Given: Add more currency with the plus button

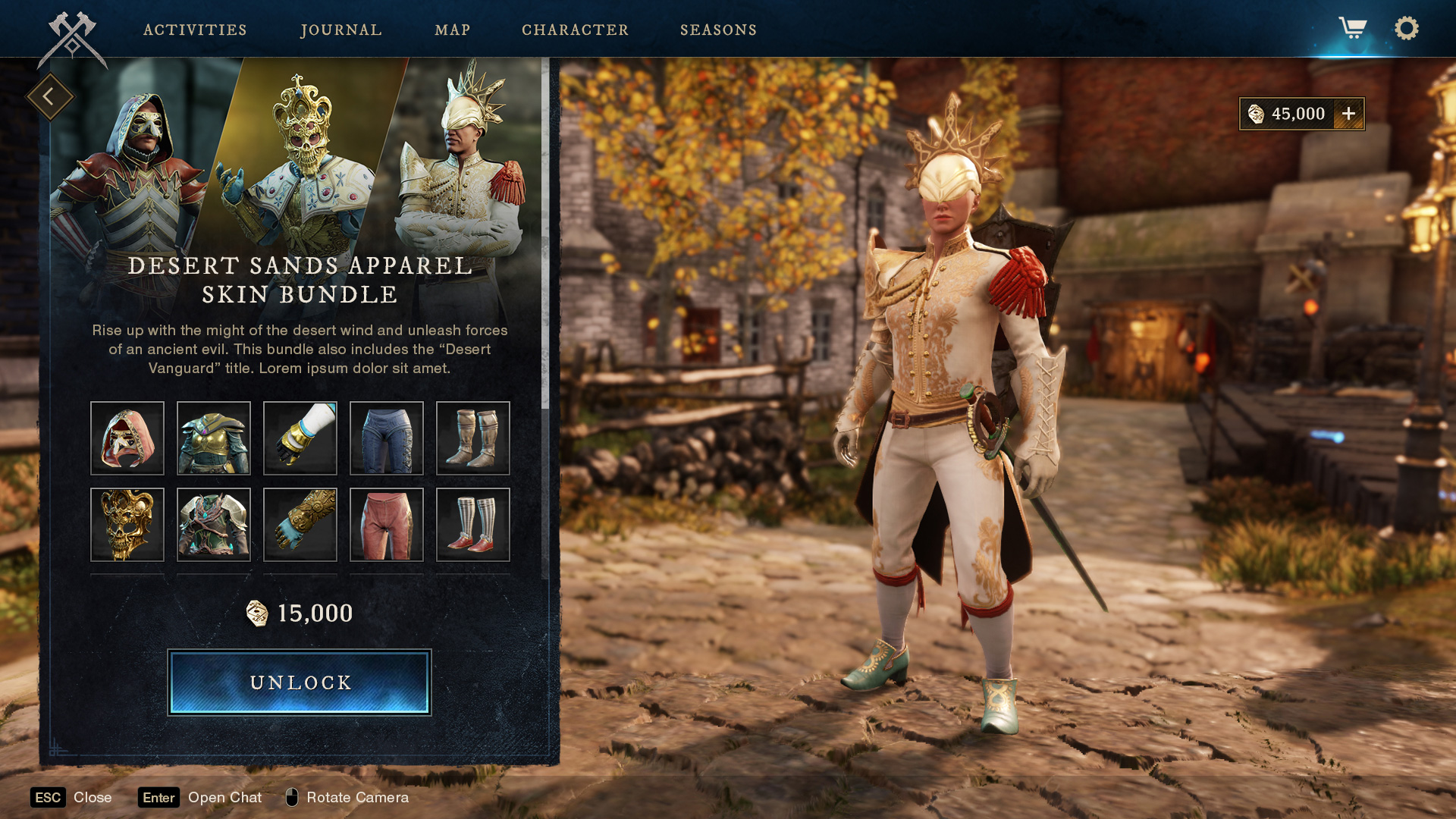Looking at the screenshot, I should pos(1348,114).
